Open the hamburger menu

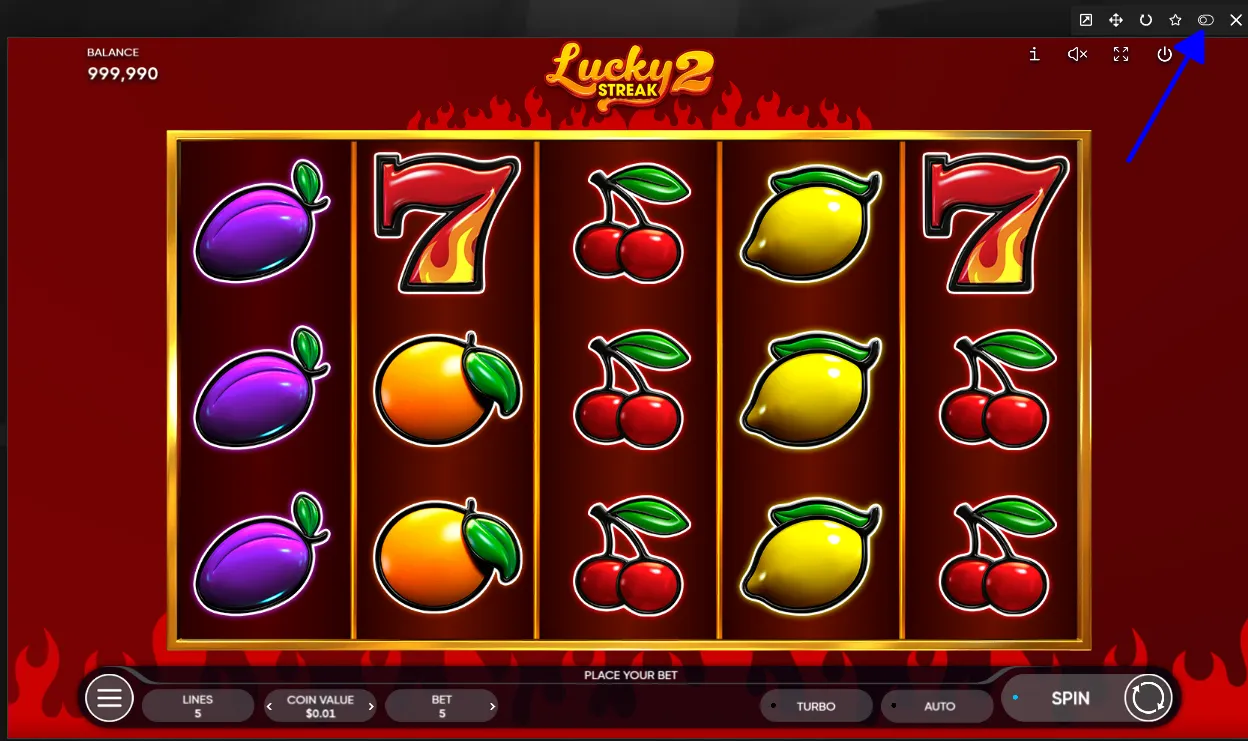[x=109, y=698]
